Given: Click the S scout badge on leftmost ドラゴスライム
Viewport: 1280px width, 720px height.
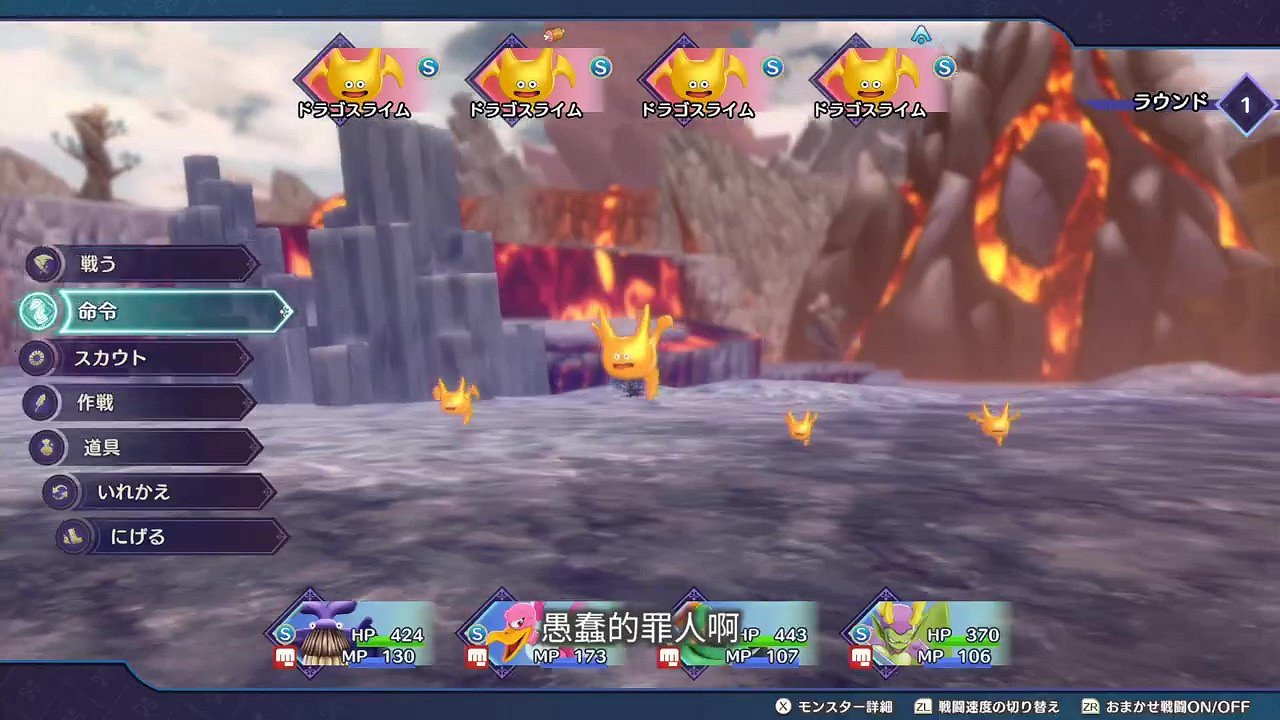Looking at the screenshot, I should click(428, 68).
